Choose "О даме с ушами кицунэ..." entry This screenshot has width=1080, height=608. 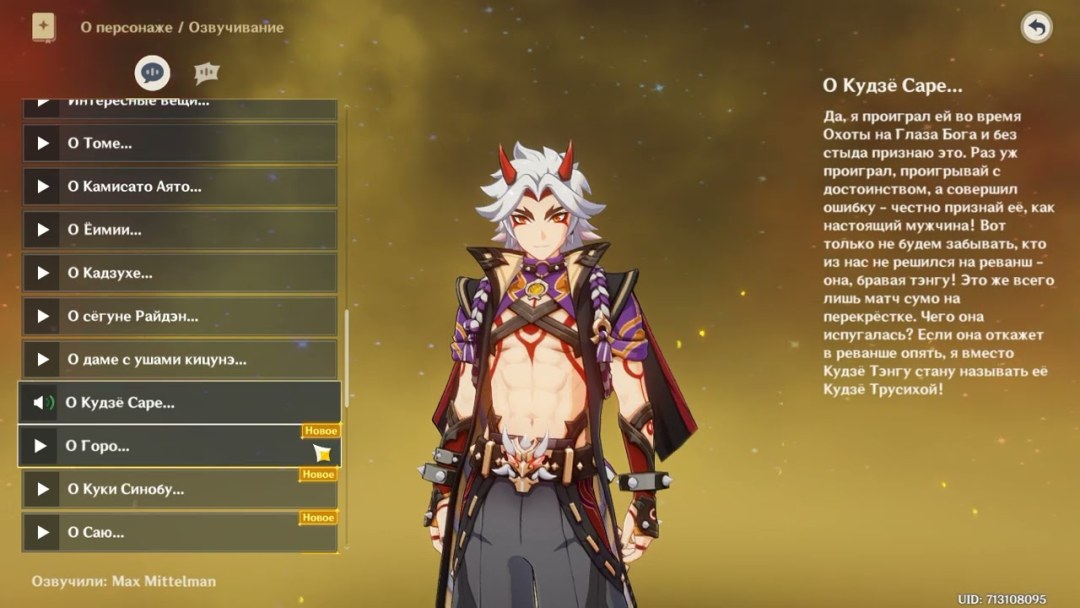180,359
